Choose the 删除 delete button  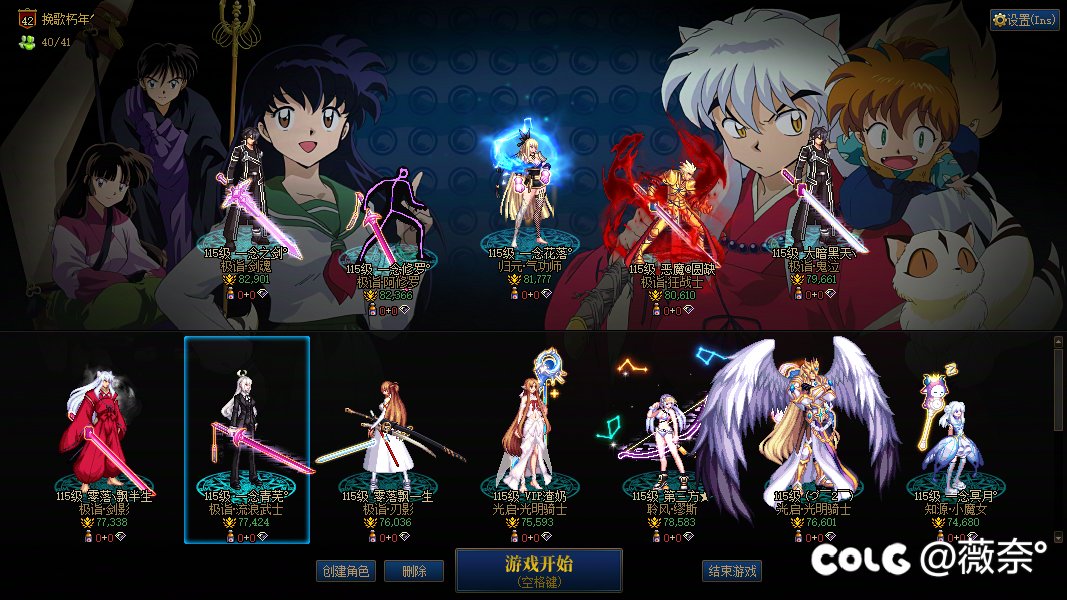(x=414, y=571)
